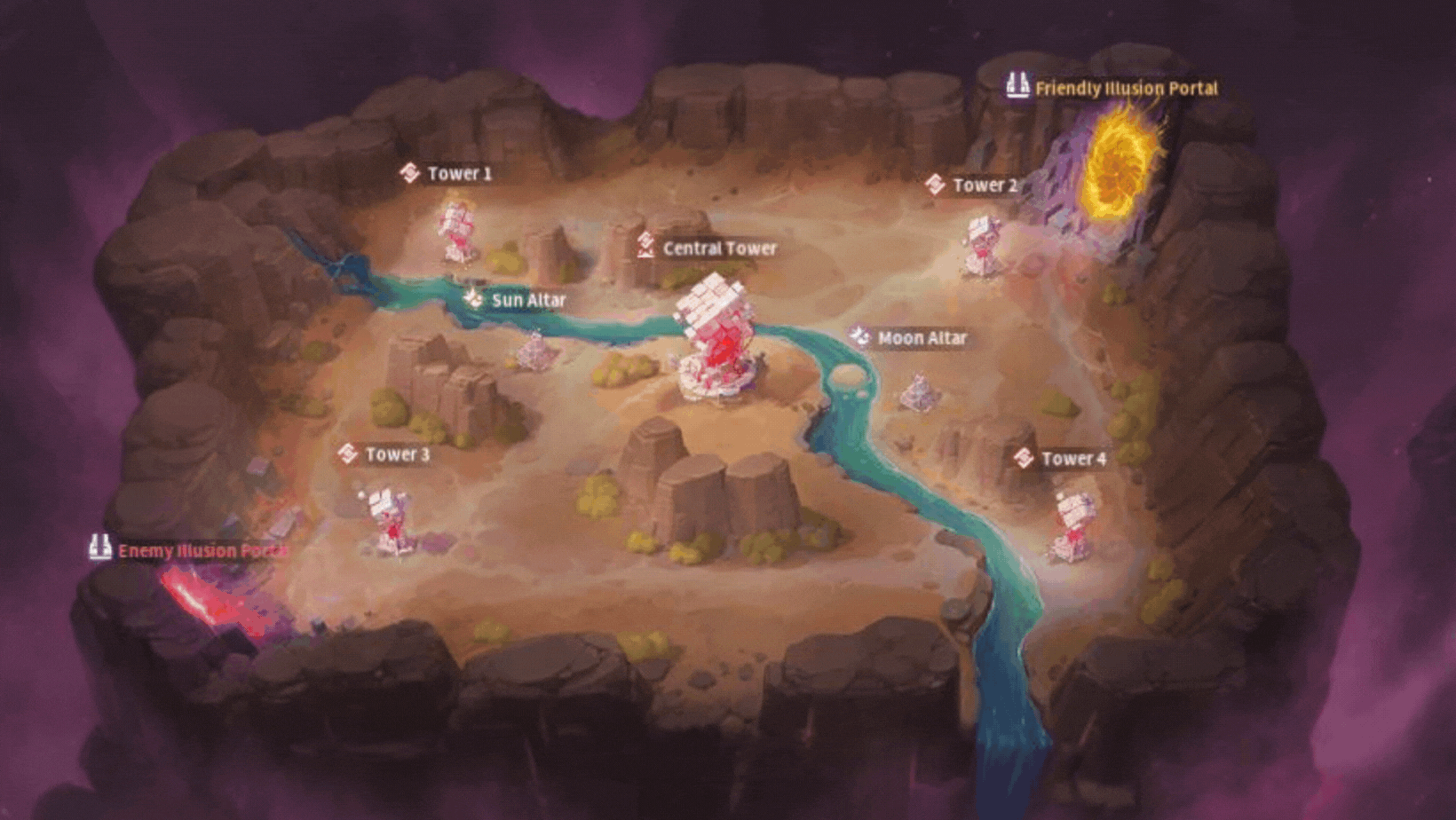Viewport: 1456px width, 820px height.
Task: Select the Tower 4 map label
Action: pos(1061,458)
